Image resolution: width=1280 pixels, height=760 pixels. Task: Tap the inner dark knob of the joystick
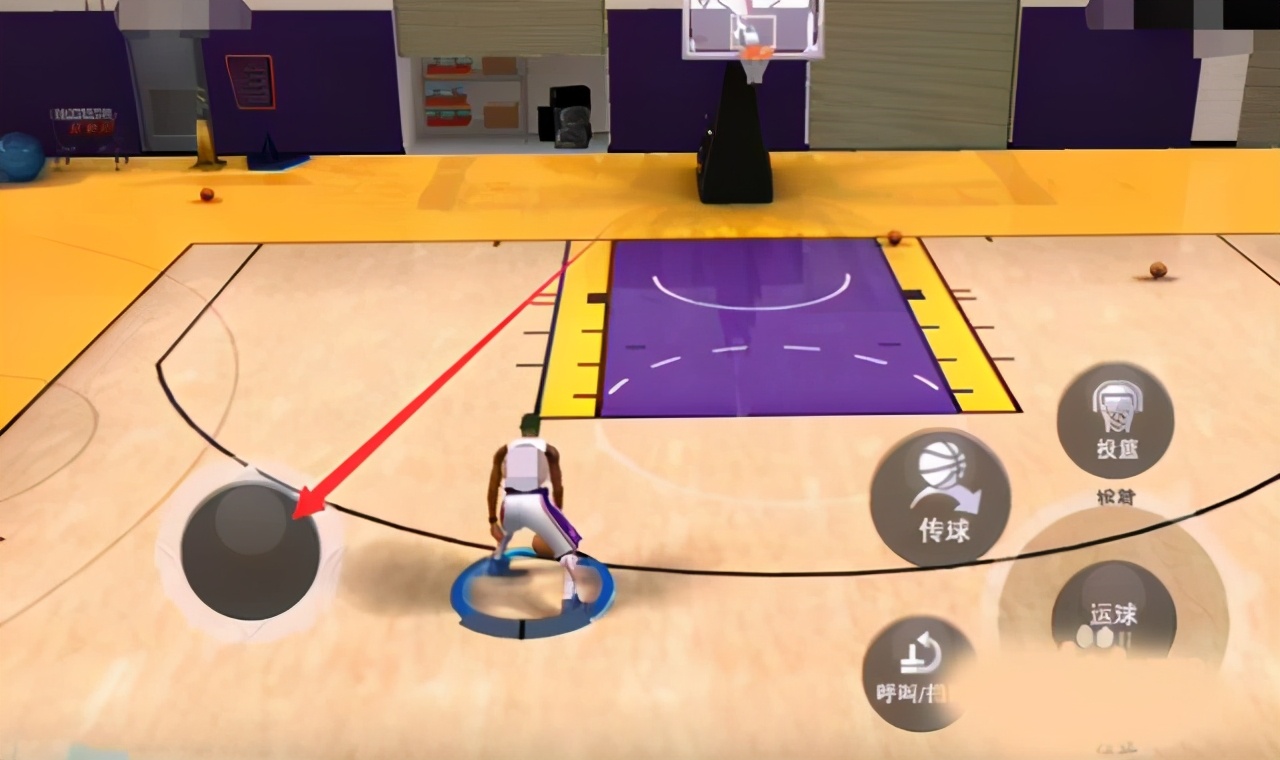pyautogui.click(x=250, y=550)
